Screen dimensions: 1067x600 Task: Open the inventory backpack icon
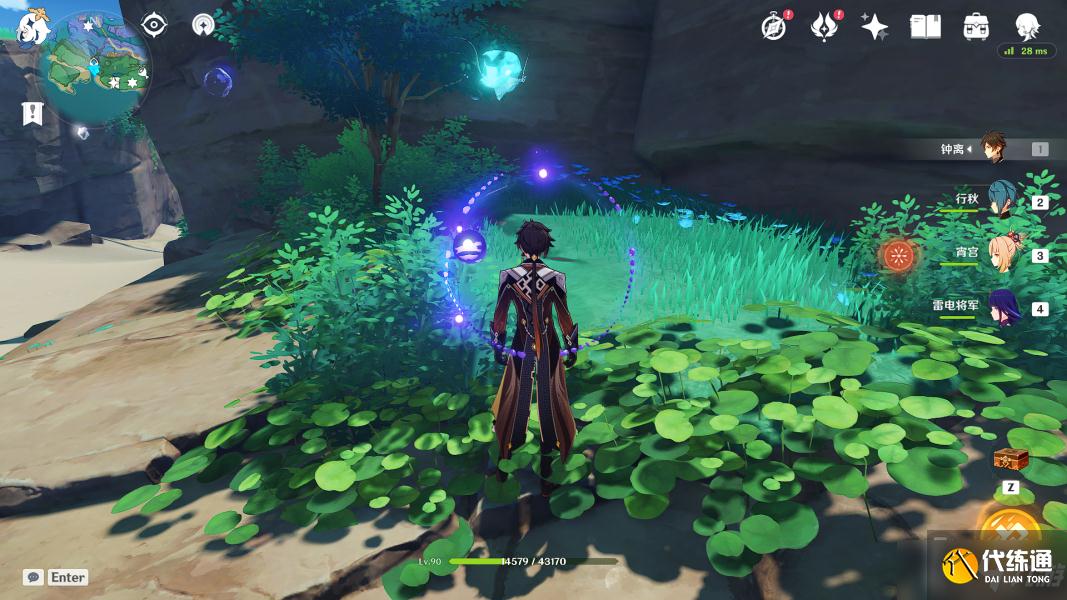(976, 27)
